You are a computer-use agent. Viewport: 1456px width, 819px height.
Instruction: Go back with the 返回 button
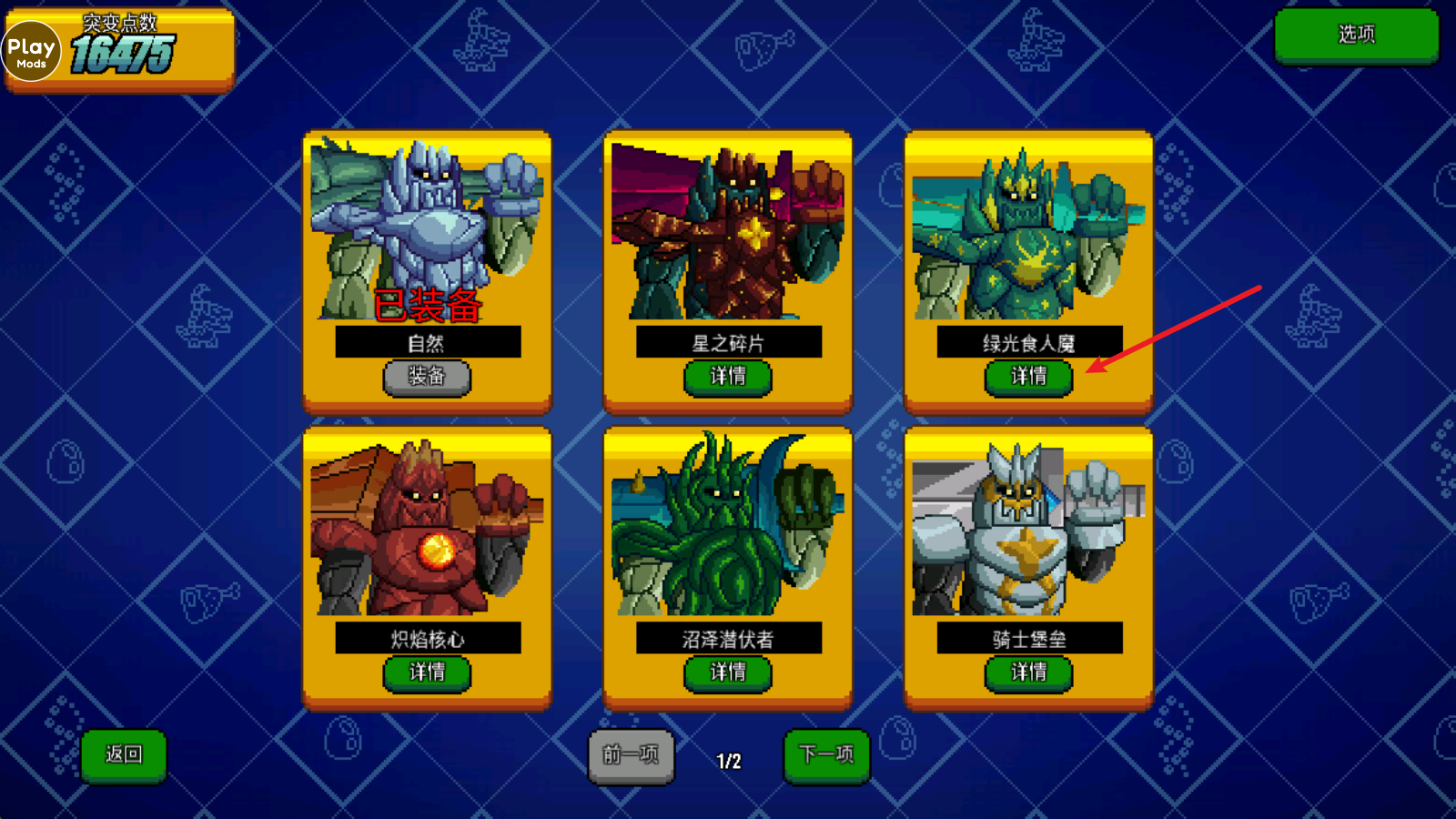click(124, 754)
